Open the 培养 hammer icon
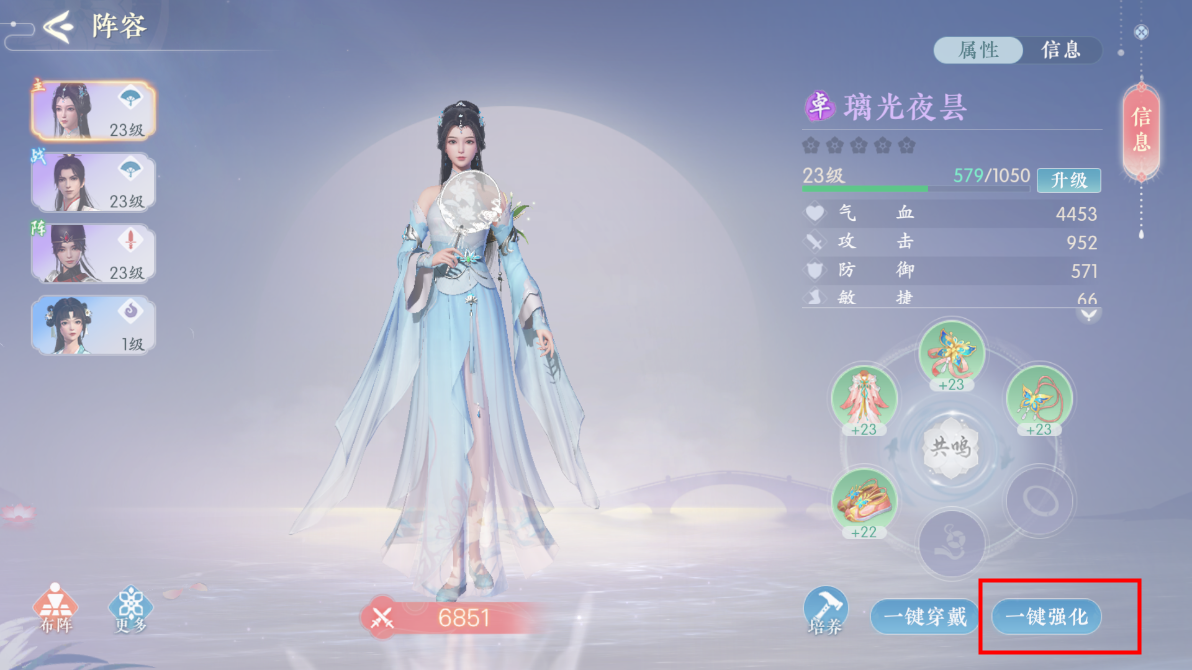1192x670 pixels. point(826,611)
